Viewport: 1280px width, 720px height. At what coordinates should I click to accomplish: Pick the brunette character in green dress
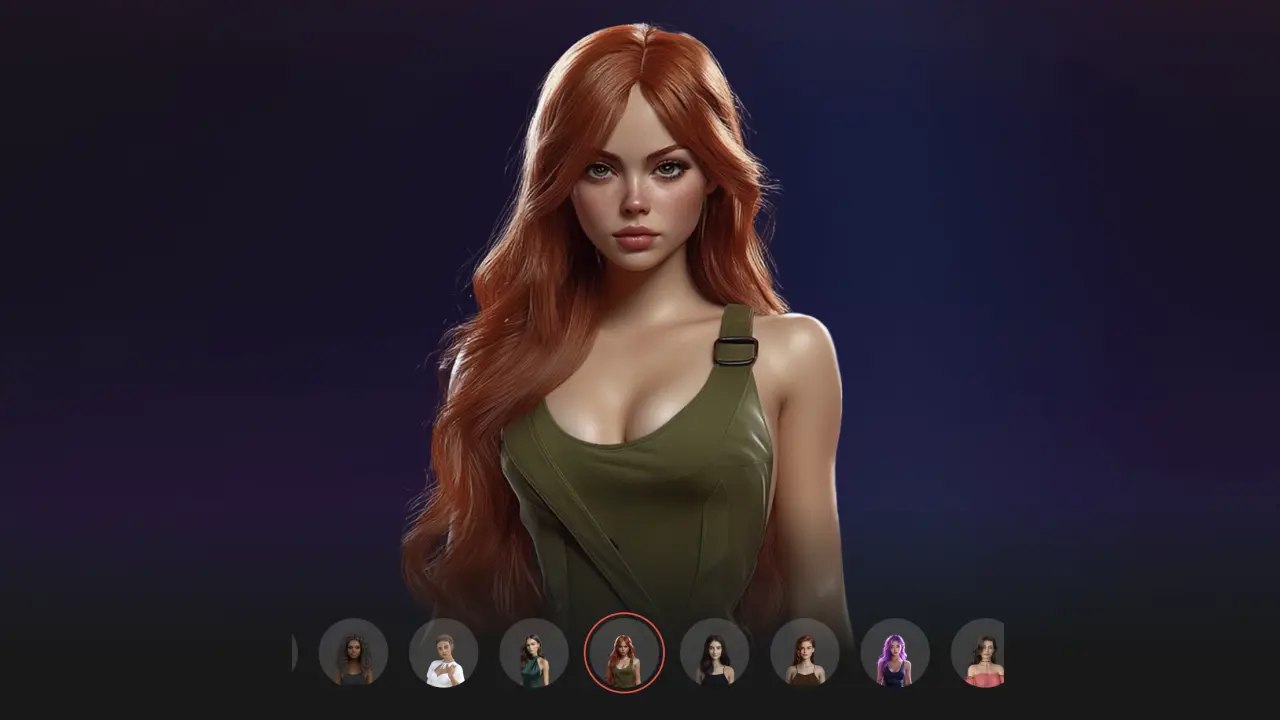point(533,652)
